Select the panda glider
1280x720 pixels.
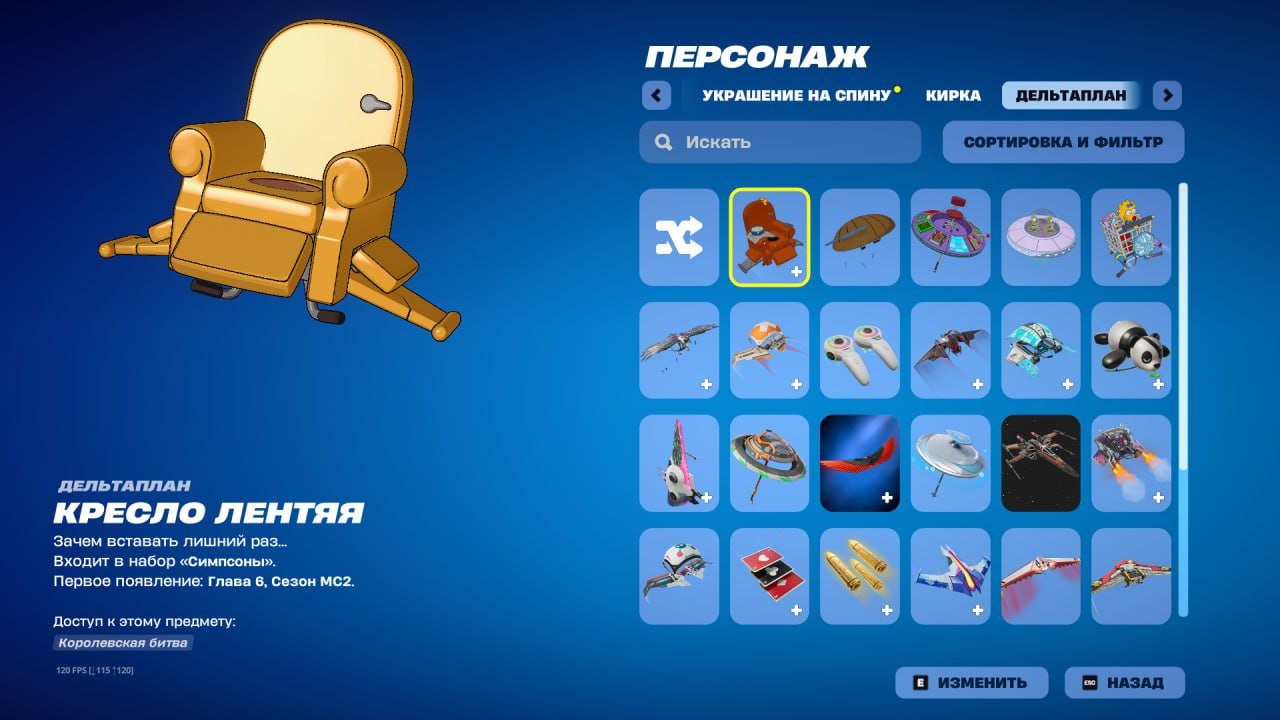tap(1131, 351)
